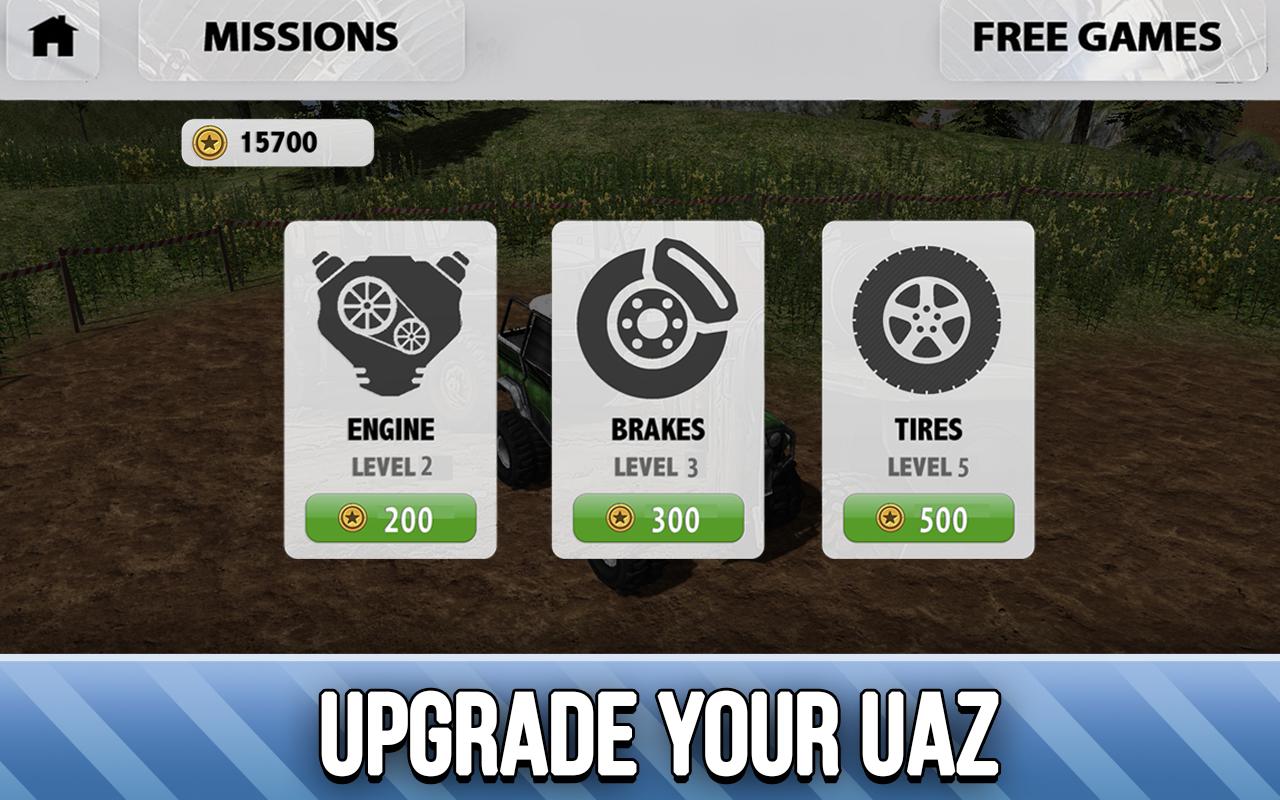1280x800 pixels.
Task: Click the coin icon inside the 500 button
Action: click(x=890, y=517)
